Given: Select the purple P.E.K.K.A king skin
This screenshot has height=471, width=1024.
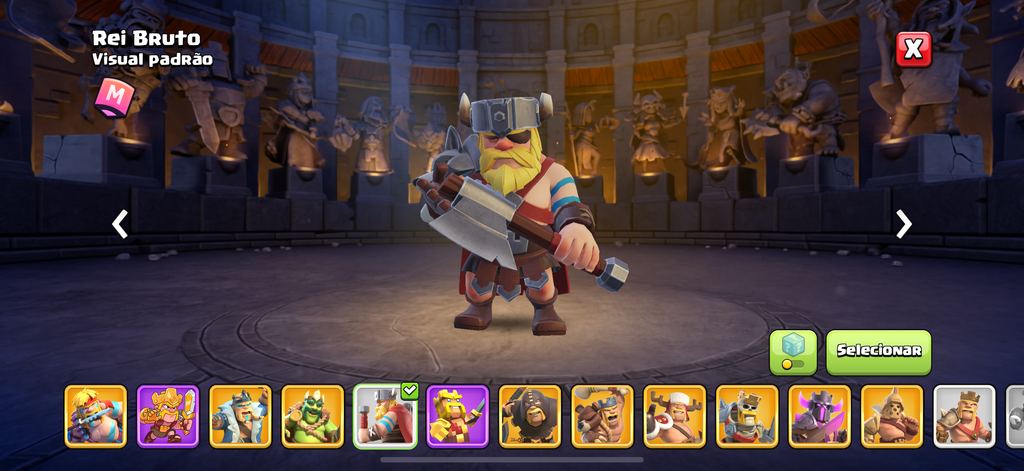Looking at the screenshot, I should coord(819,414).
